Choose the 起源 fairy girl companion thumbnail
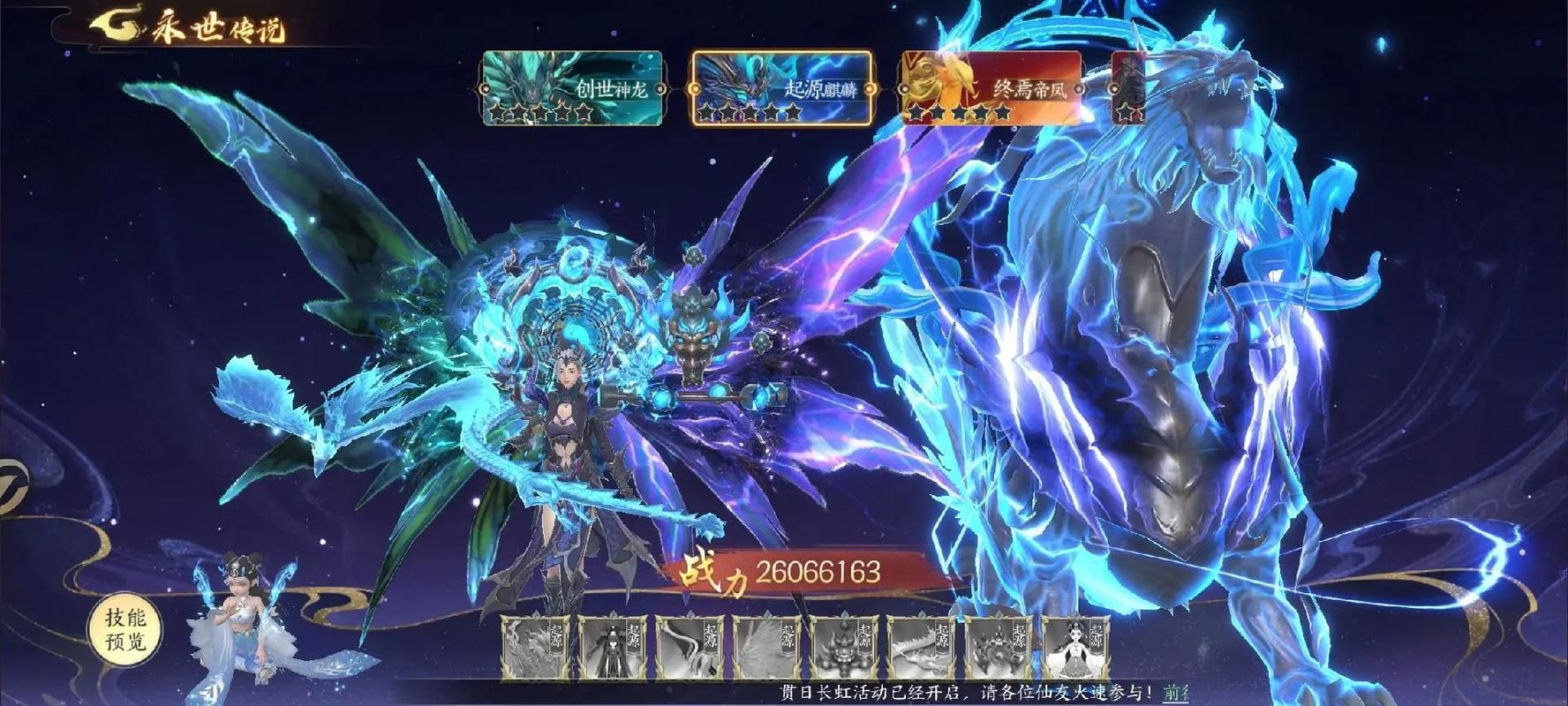 click(x=1075, y=648)
